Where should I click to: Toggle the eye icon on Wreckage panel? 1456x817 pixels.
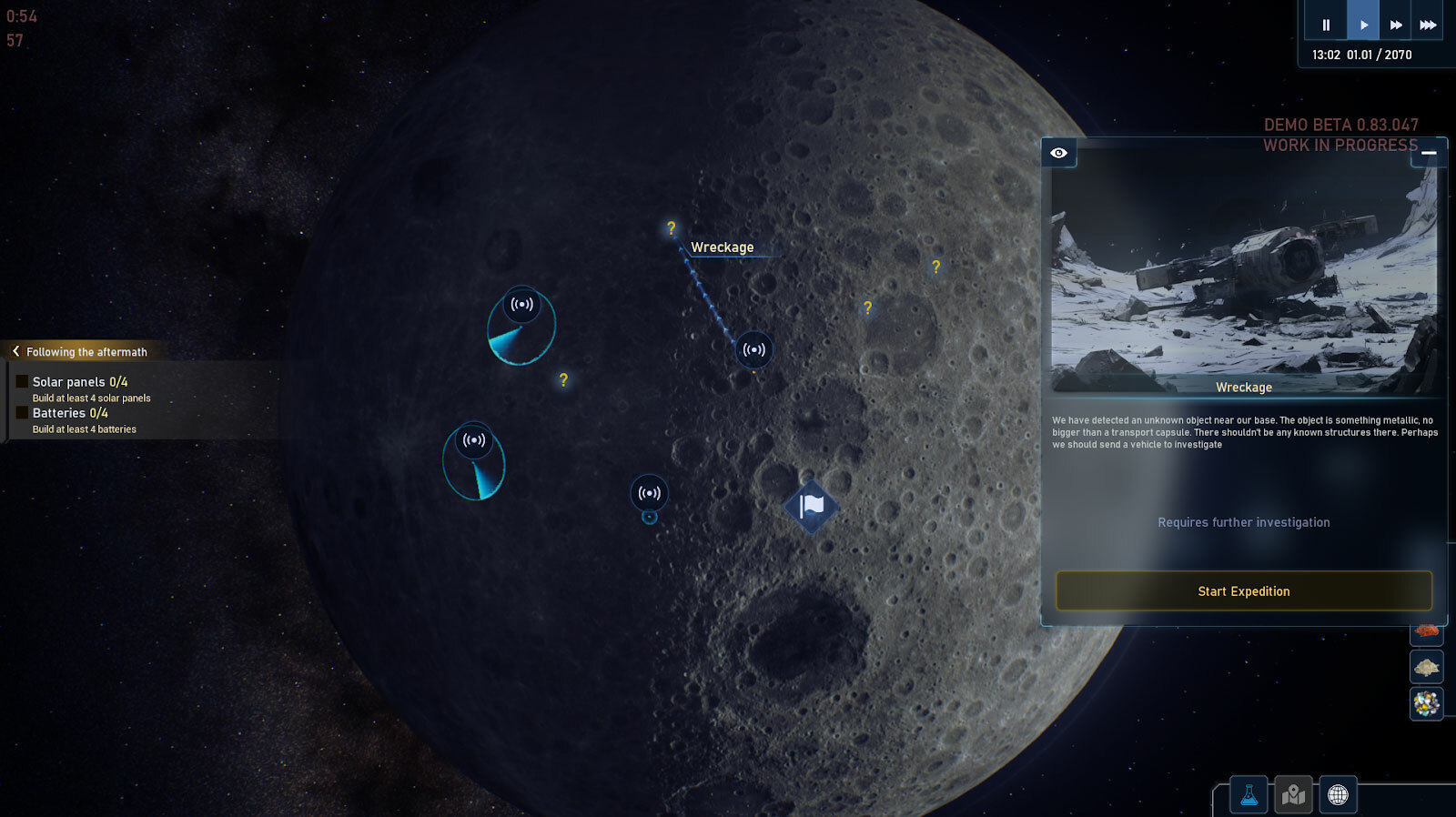point(1058,153)
